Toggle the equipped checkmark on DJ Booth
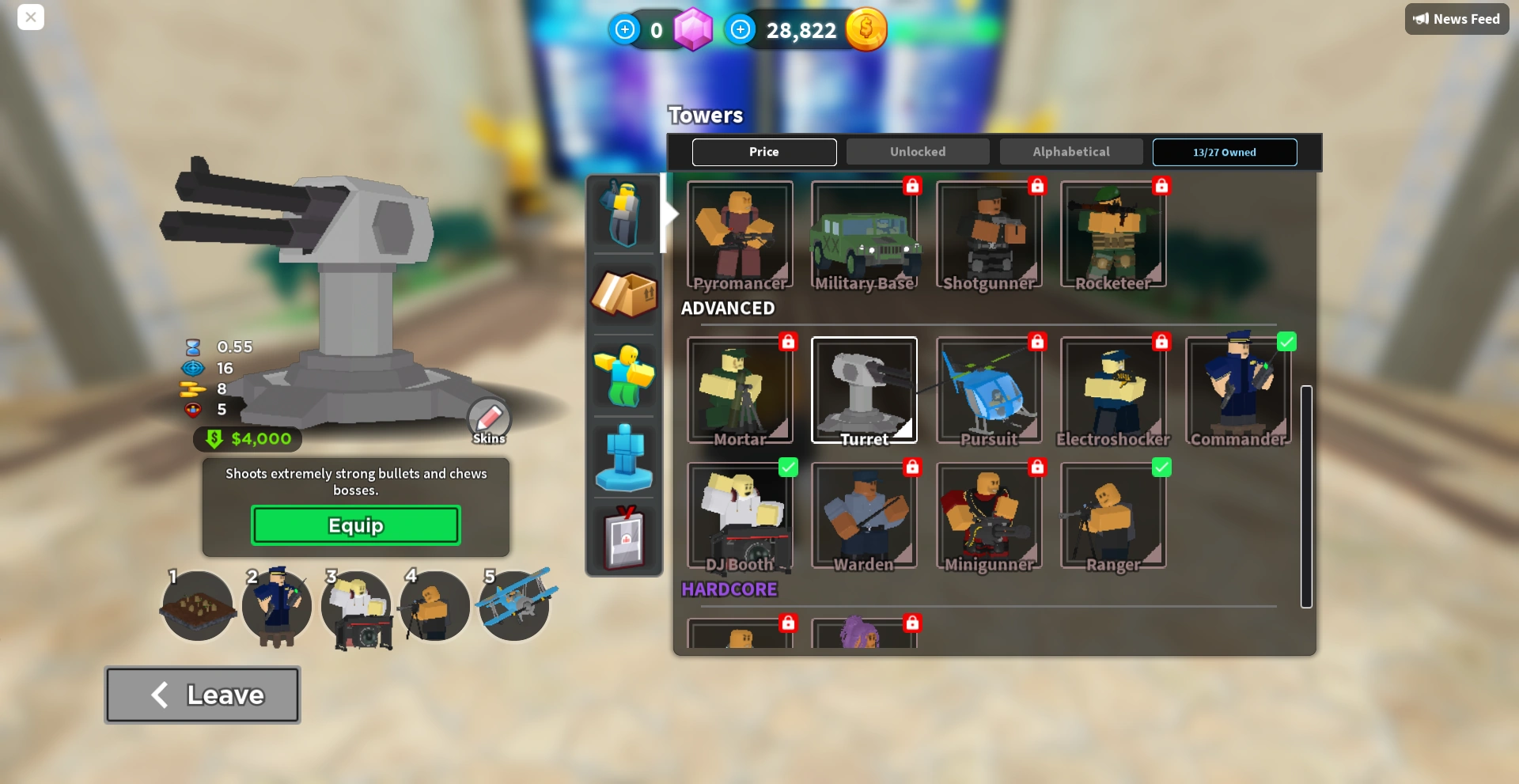The width and height of the screenshot is (1519, 784). 788,468
